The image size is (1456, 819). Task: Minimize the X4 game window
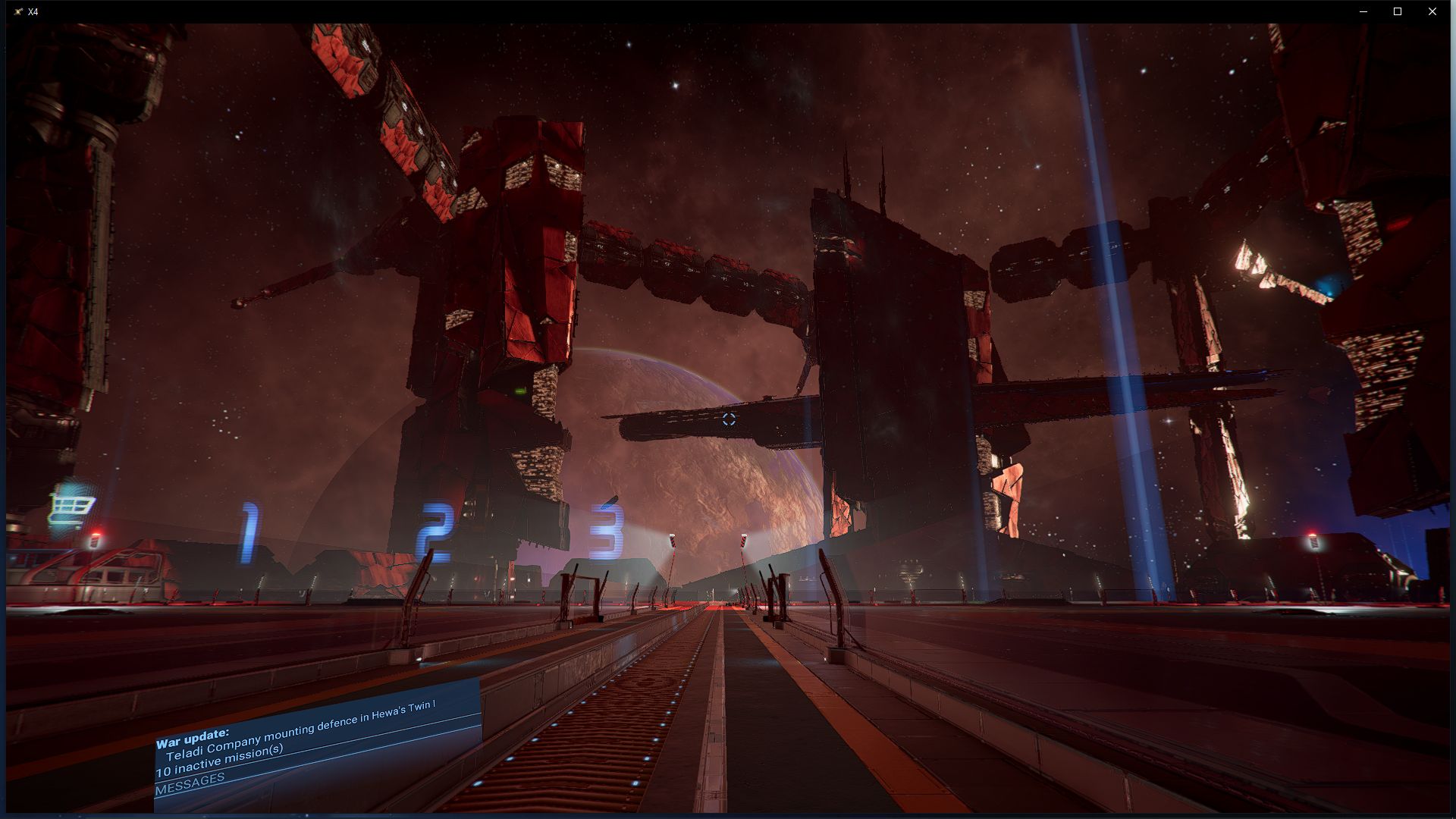click(x=1363, y=11)
